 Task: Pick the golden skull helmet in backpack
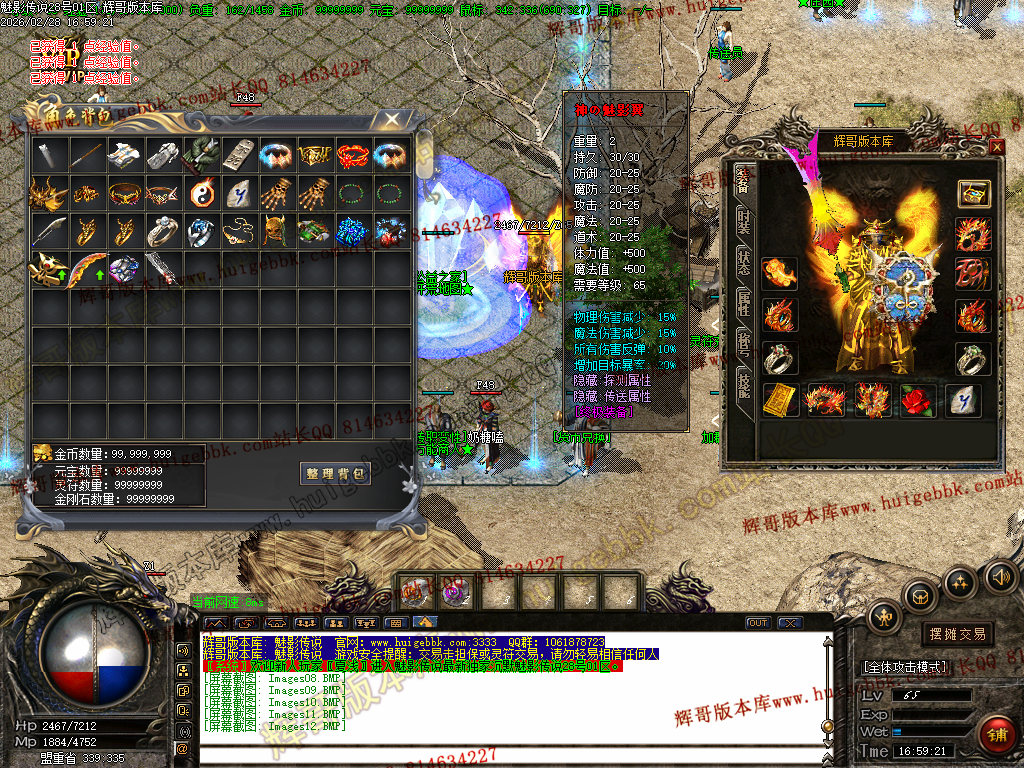tap(276, 231)
